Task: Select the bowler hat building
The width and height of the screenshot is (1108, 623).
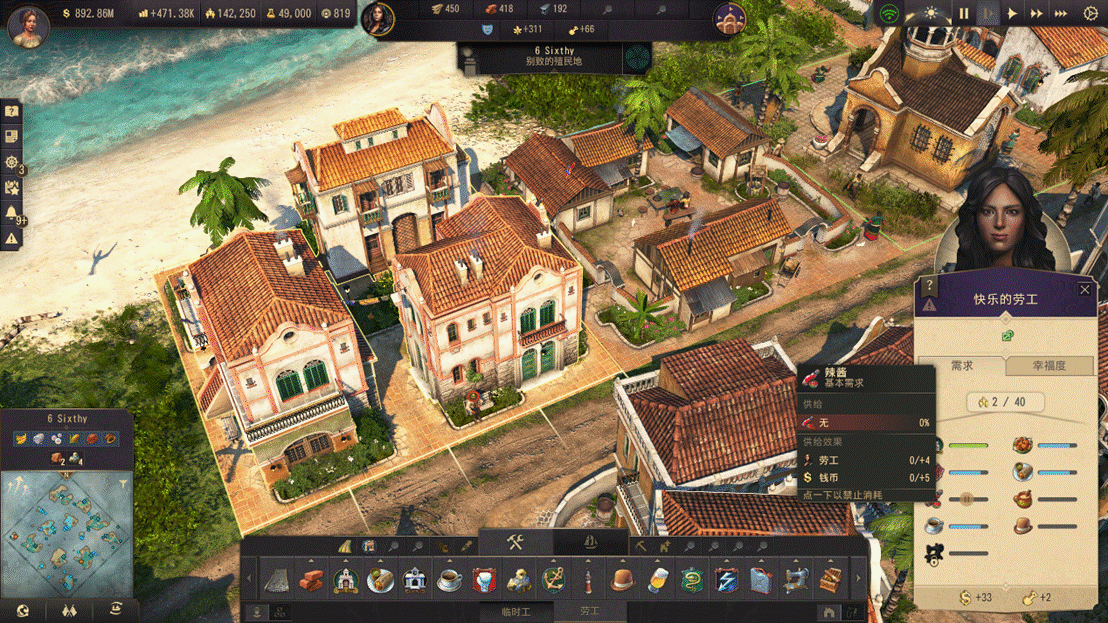Action: [623, 579]
